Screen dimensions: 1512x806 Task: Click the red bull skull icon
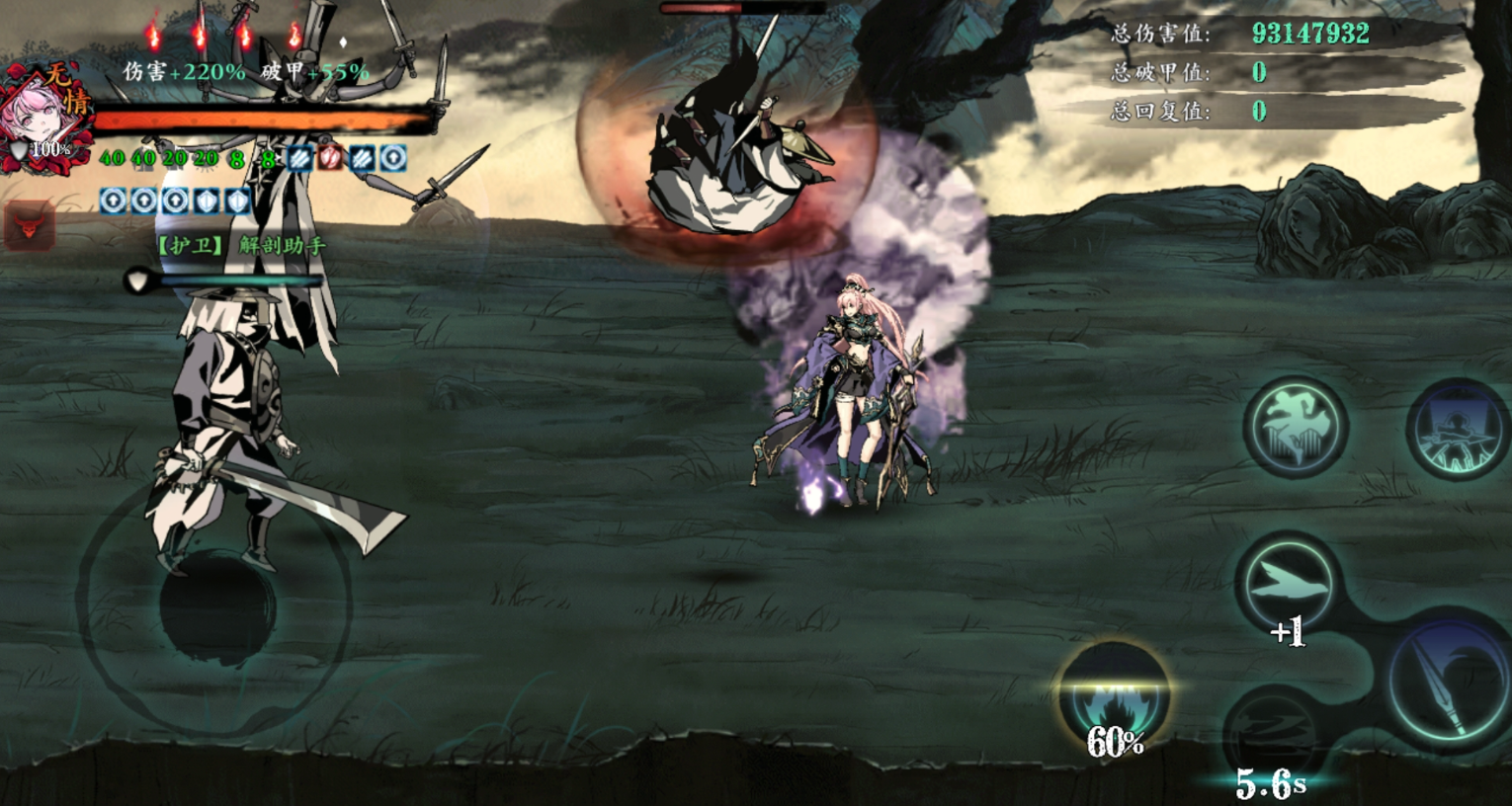[x=30, y=226]
